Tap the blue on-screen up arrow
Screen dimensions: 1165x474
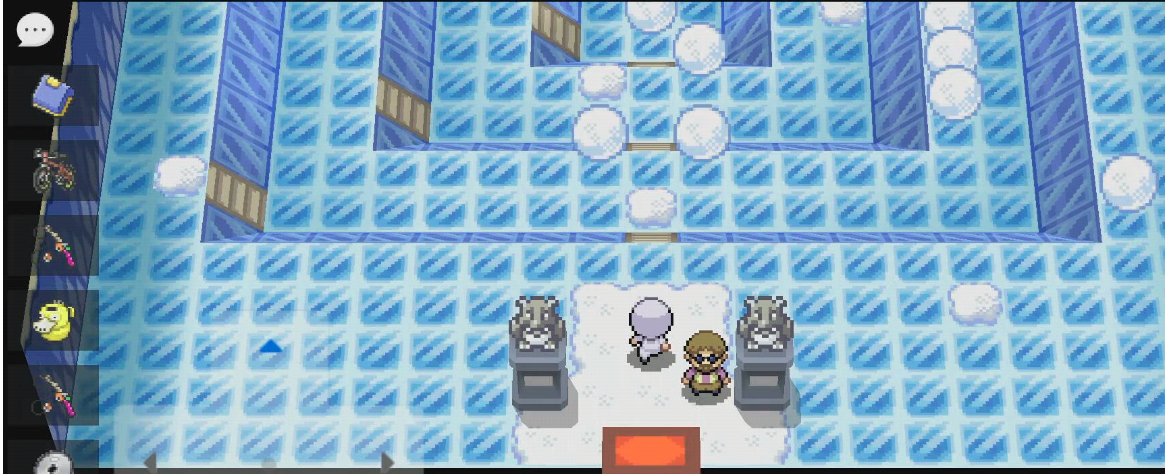(270, 346)
